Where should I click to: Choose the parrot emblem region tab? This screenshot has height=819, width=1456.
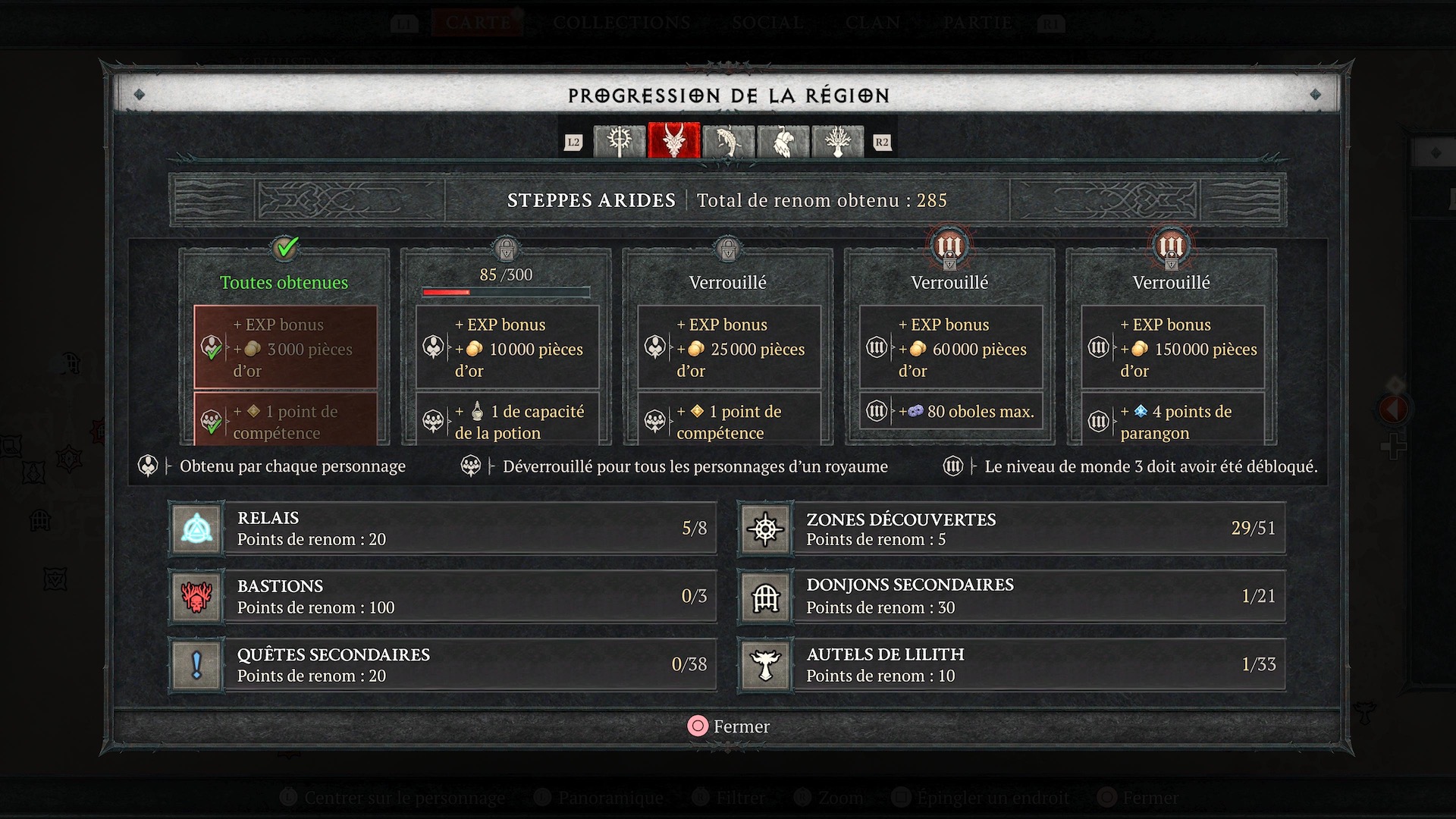pyautogui.click(x=783, y=142)
